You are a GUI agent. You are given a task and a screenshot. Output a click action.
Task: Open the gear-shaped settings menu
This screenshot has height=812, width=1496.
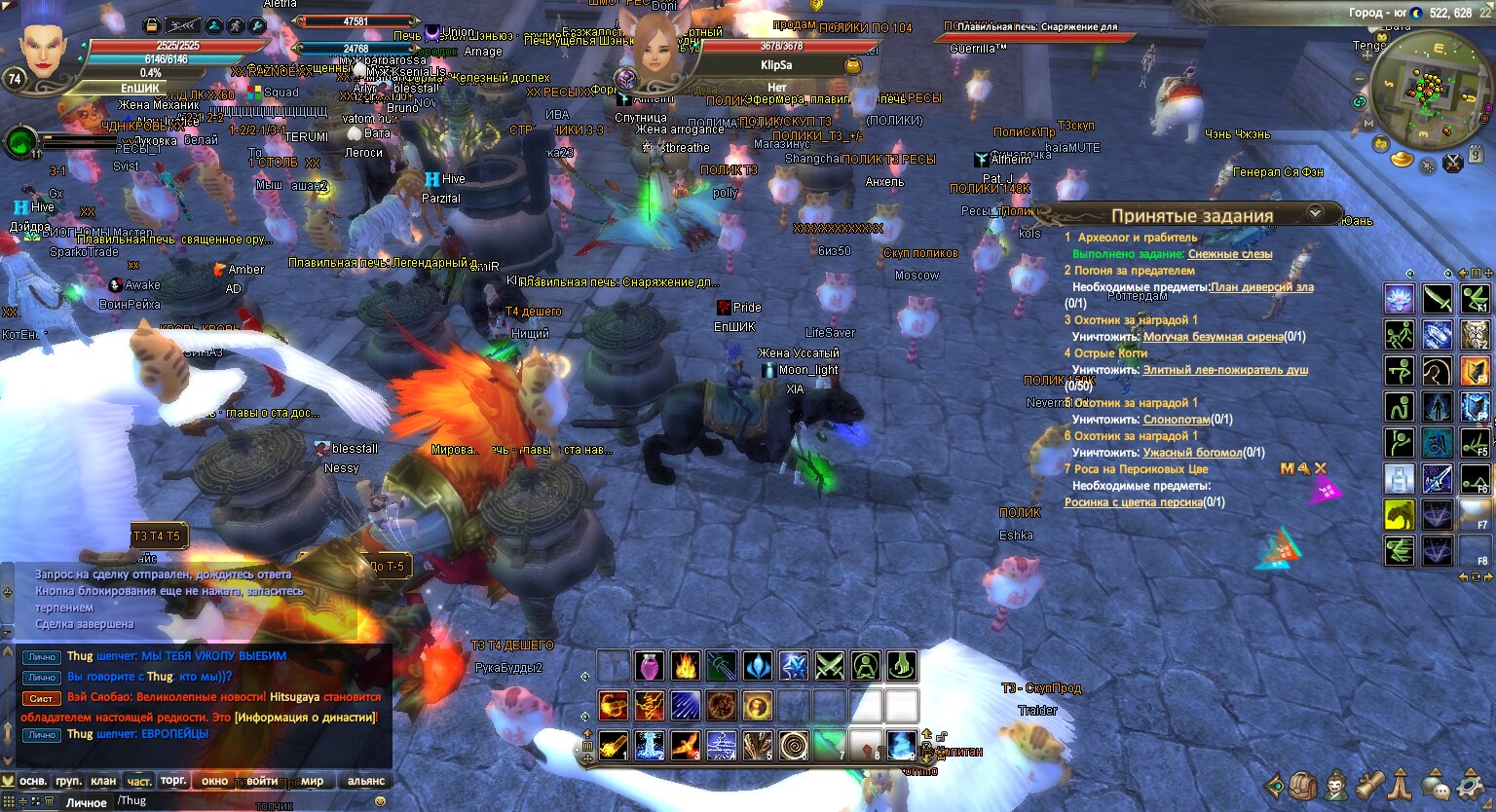click(x=1470, y=785)
